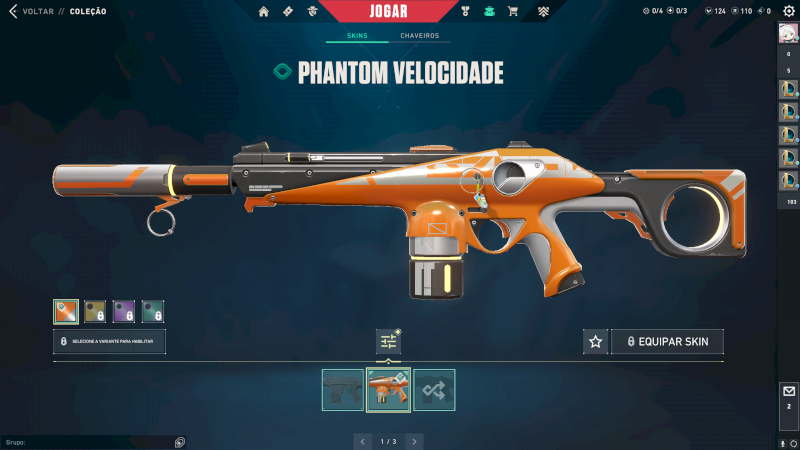Choose the orange color variant swatch
The width and height of the screenshot is (800, 450).
[x=66, y=312]
